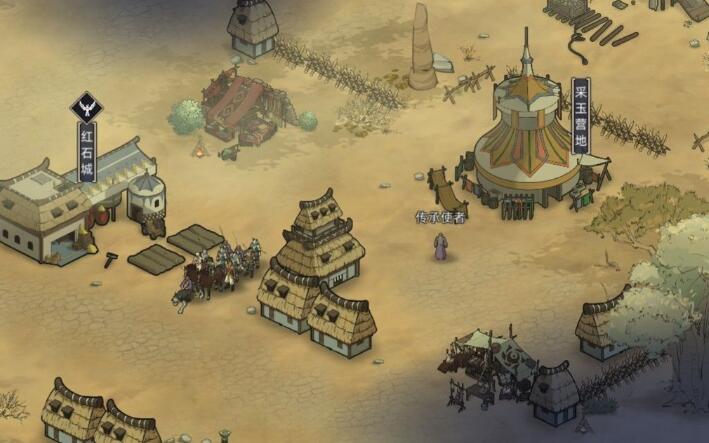Click the eagle emblem above 红石城

tap(87, 107)
